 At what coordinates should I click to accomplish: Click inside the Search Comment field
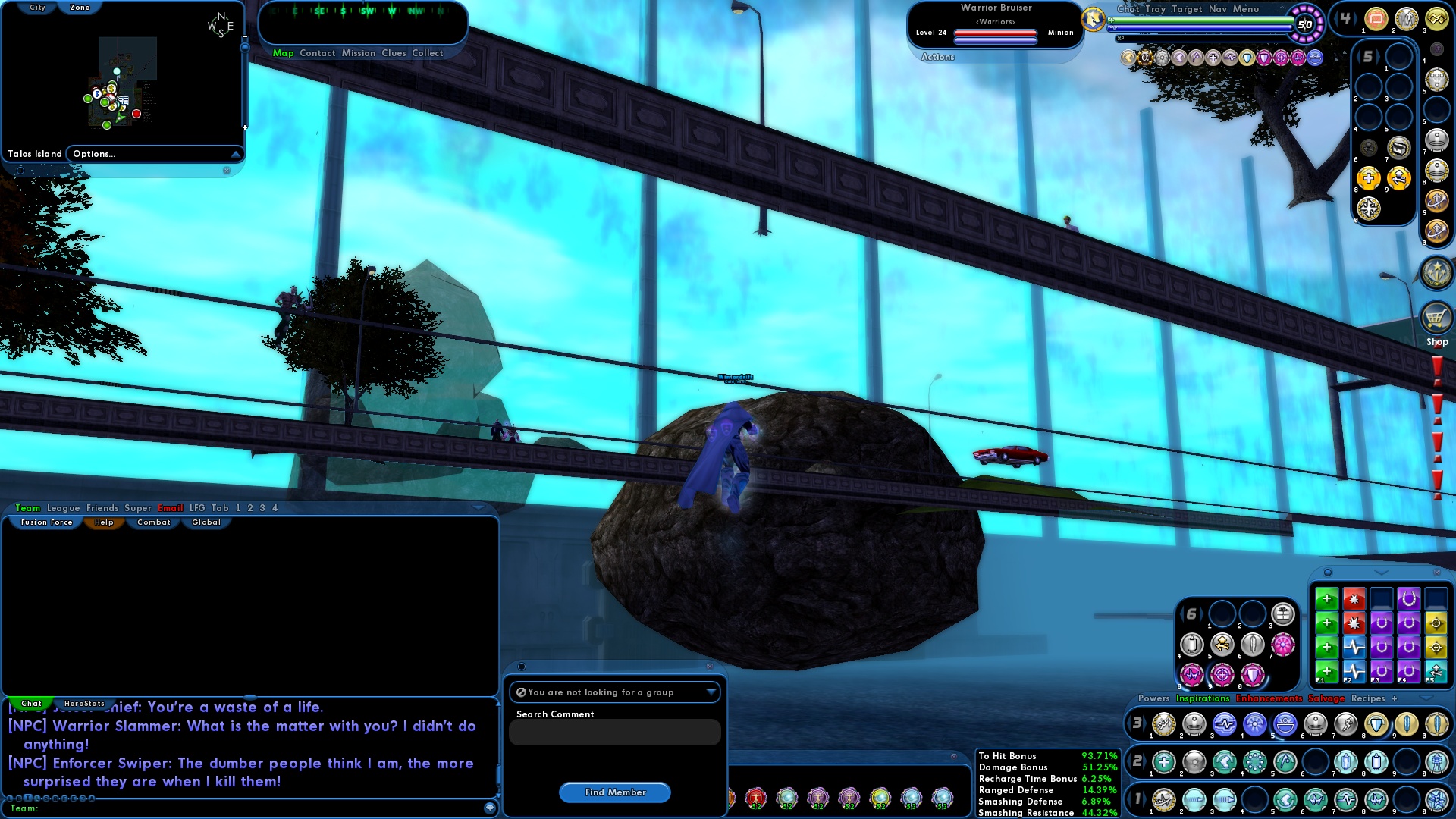pos(614,732)
